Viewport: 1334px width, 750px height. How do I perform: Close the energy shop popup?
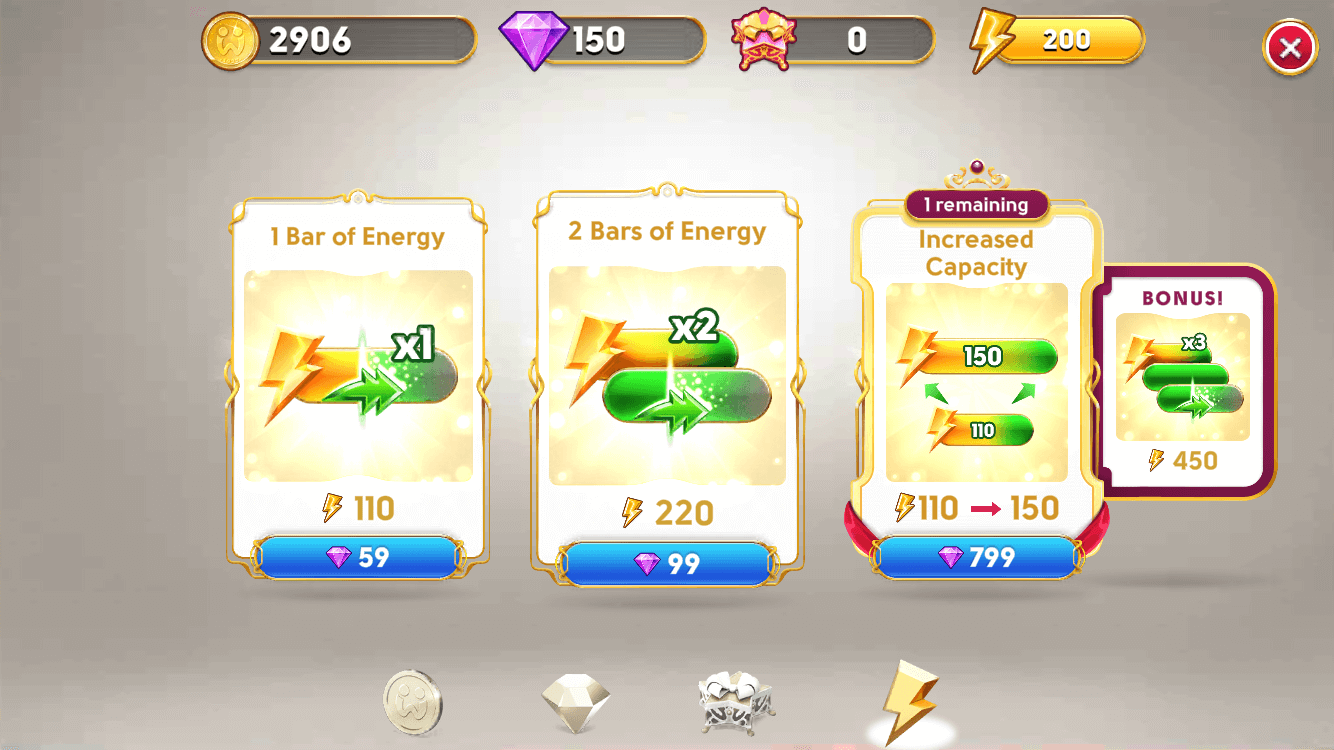[1289, 46]
